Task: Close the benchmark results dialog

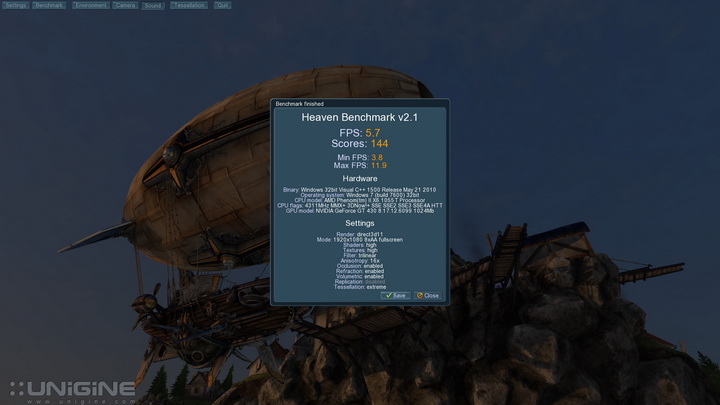Action: [428, 295]
